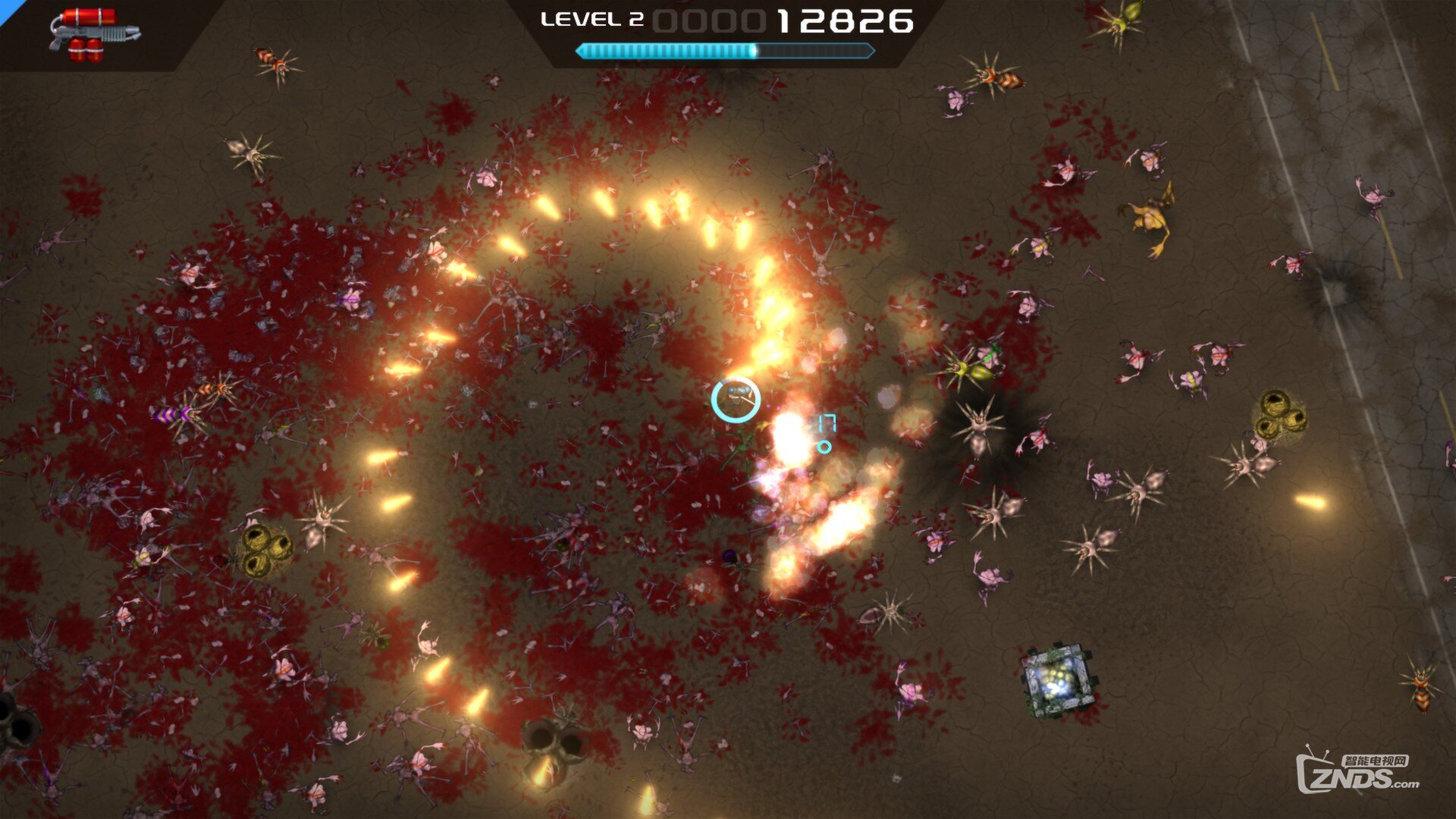Click the red flamethrower weapon icon
Viewport: 1456px width, 819px height.
coord(93,34)
